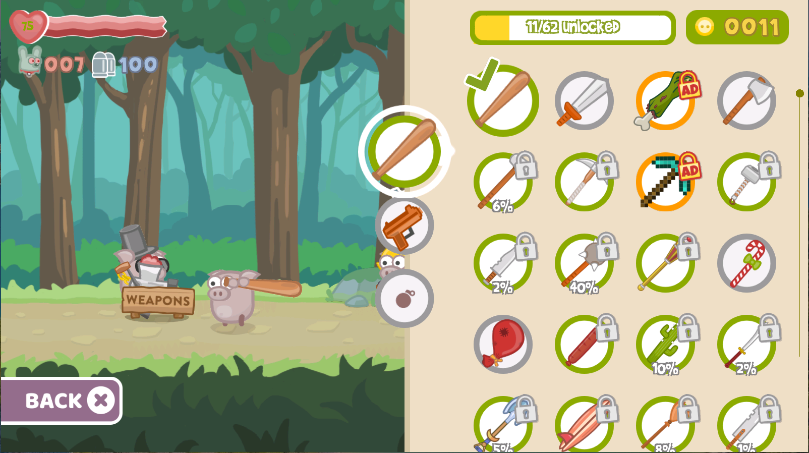Select the locked red sausage weapon
809x453 pixels.
(584, 344)
